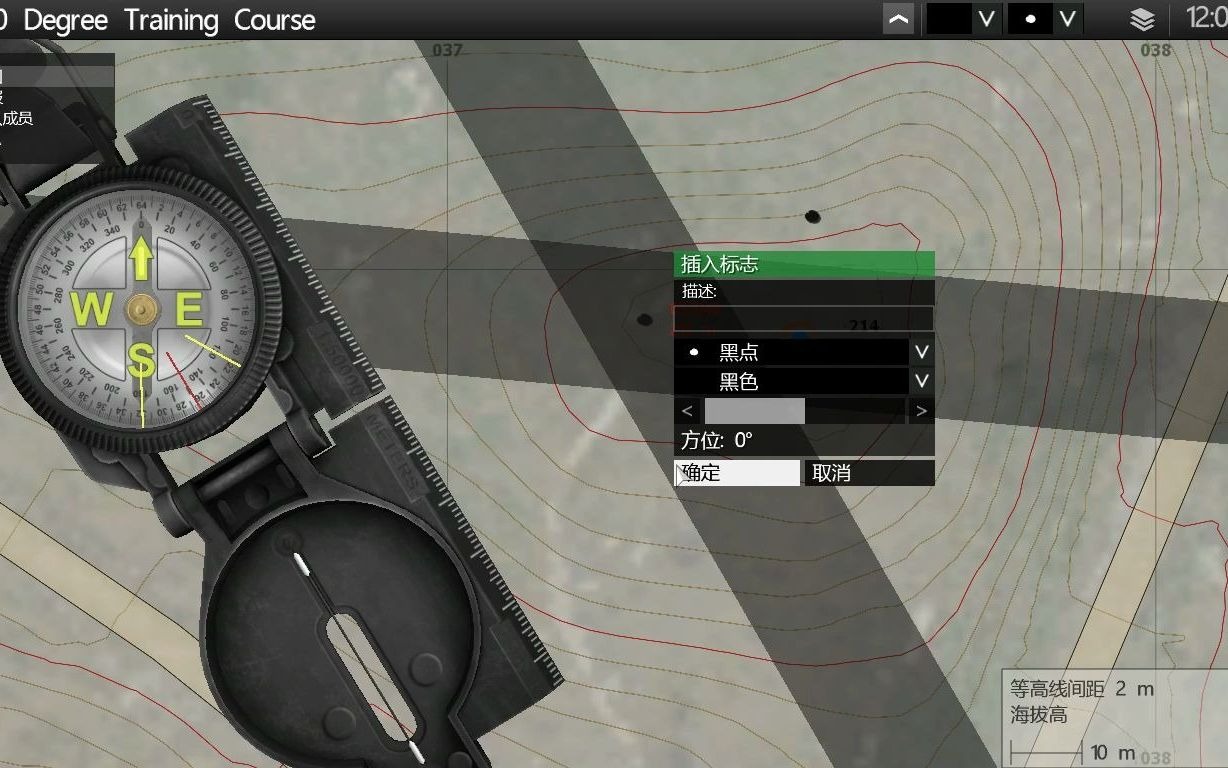
Task: Open the top bar dot marker dropdown
Action: tap(1068, 19)
